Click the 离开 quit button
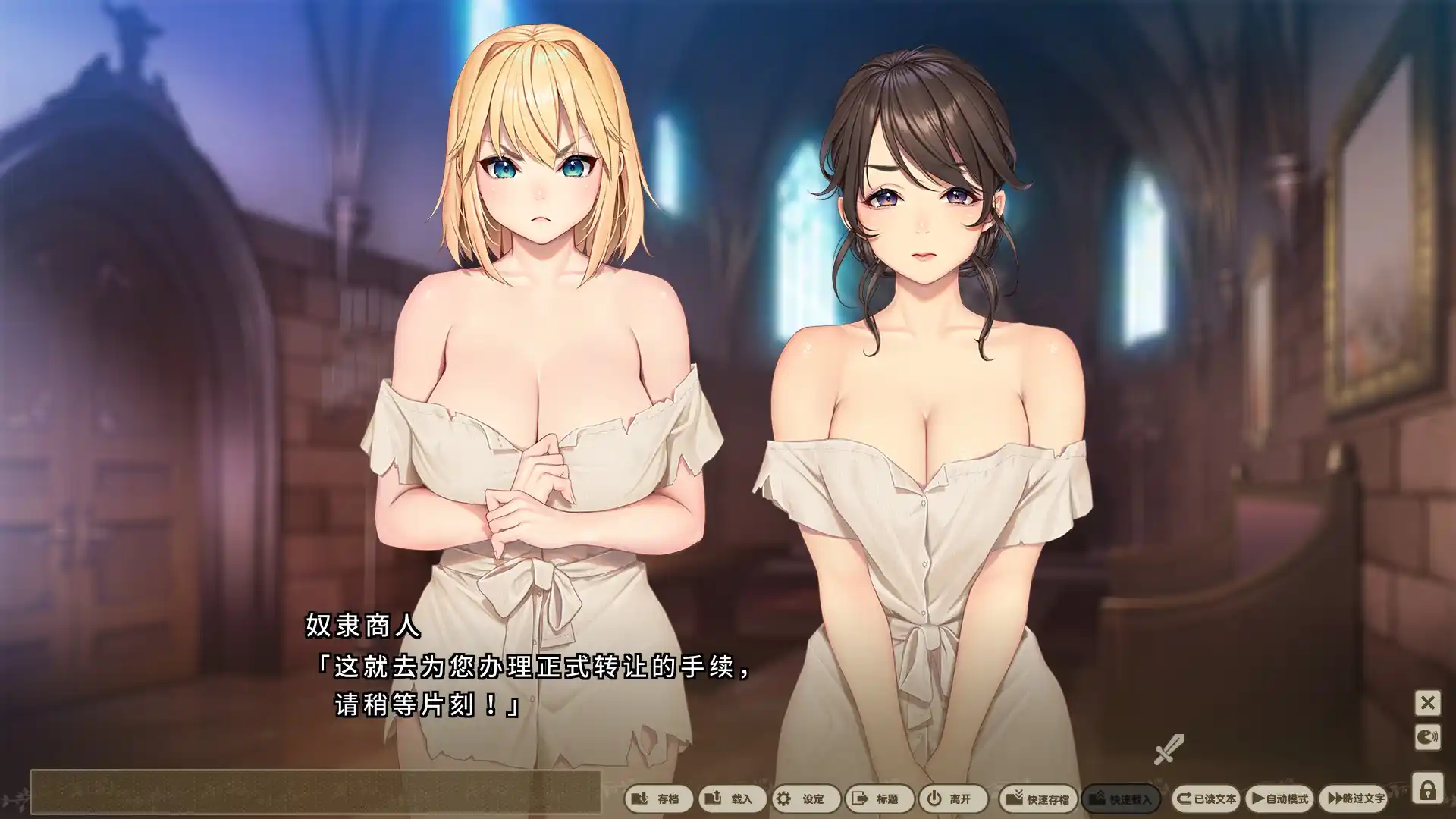Image resolution: width=1456 pixels, height=819 pixels. tap(951, 799)
